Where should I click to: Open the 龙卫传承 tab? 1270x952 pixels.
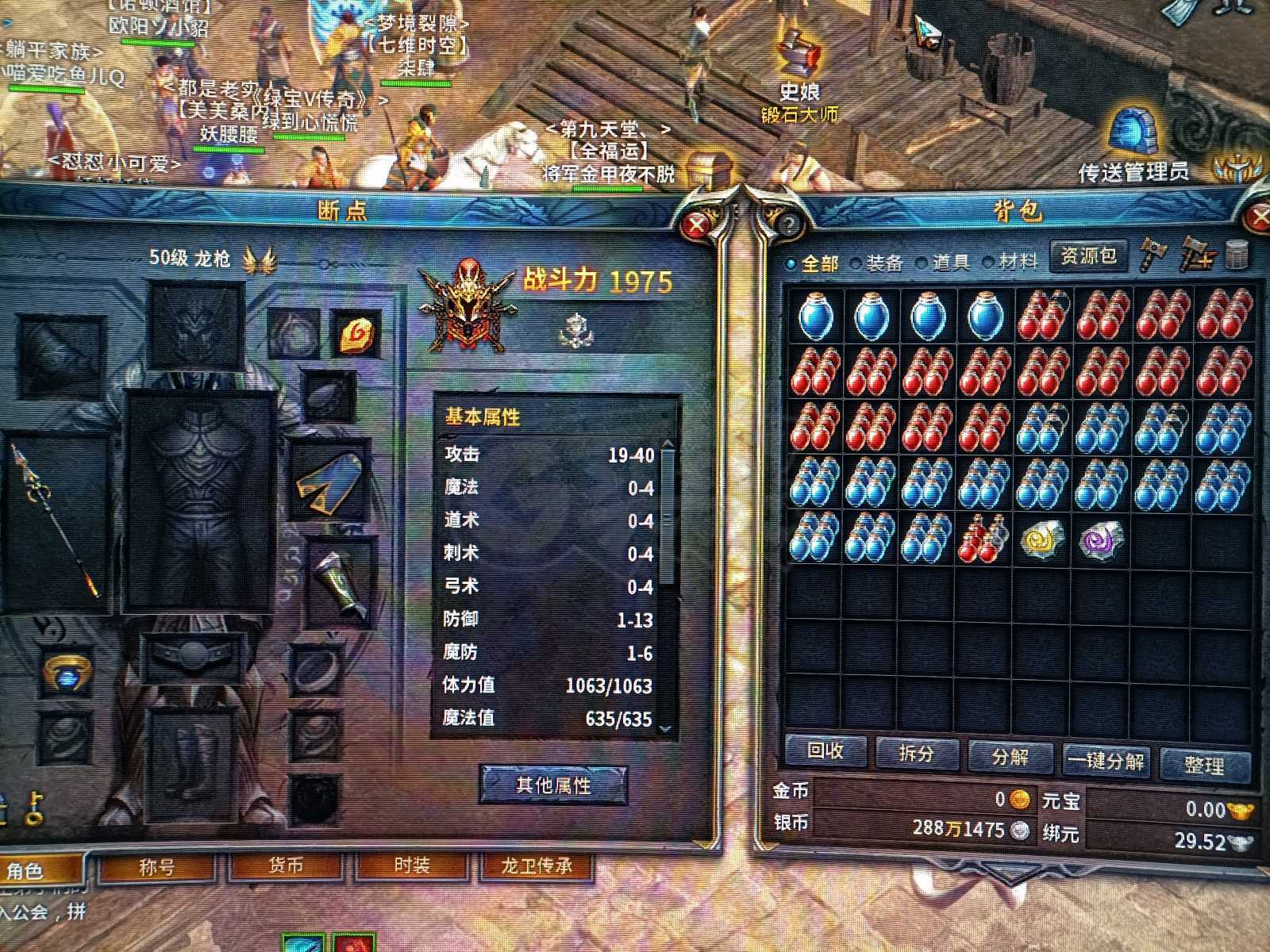(x=537, y=866)
